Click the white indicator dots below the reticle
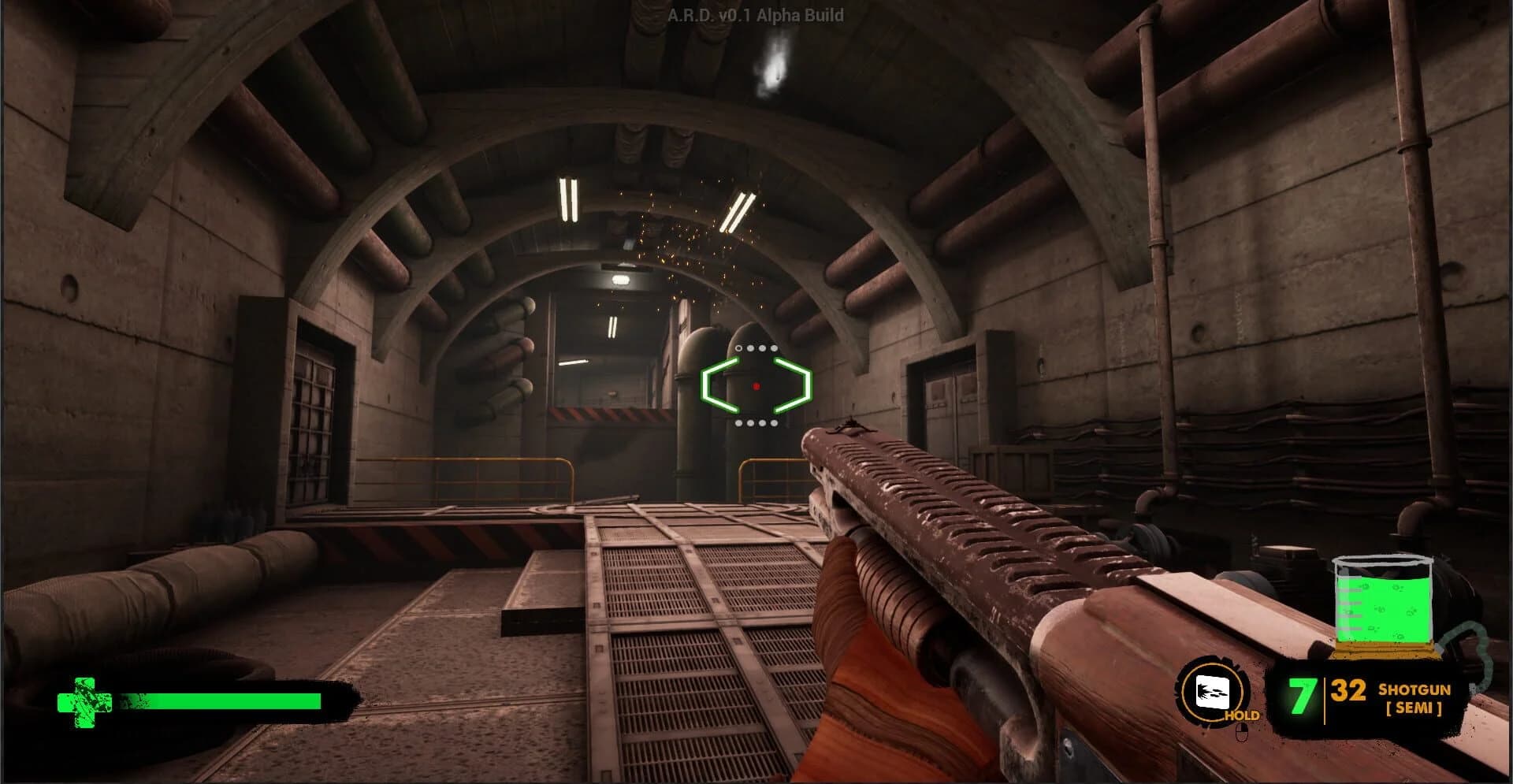The height and width of the screenshot is (784, 1513). pyautogui.click(x=756, y=424)
